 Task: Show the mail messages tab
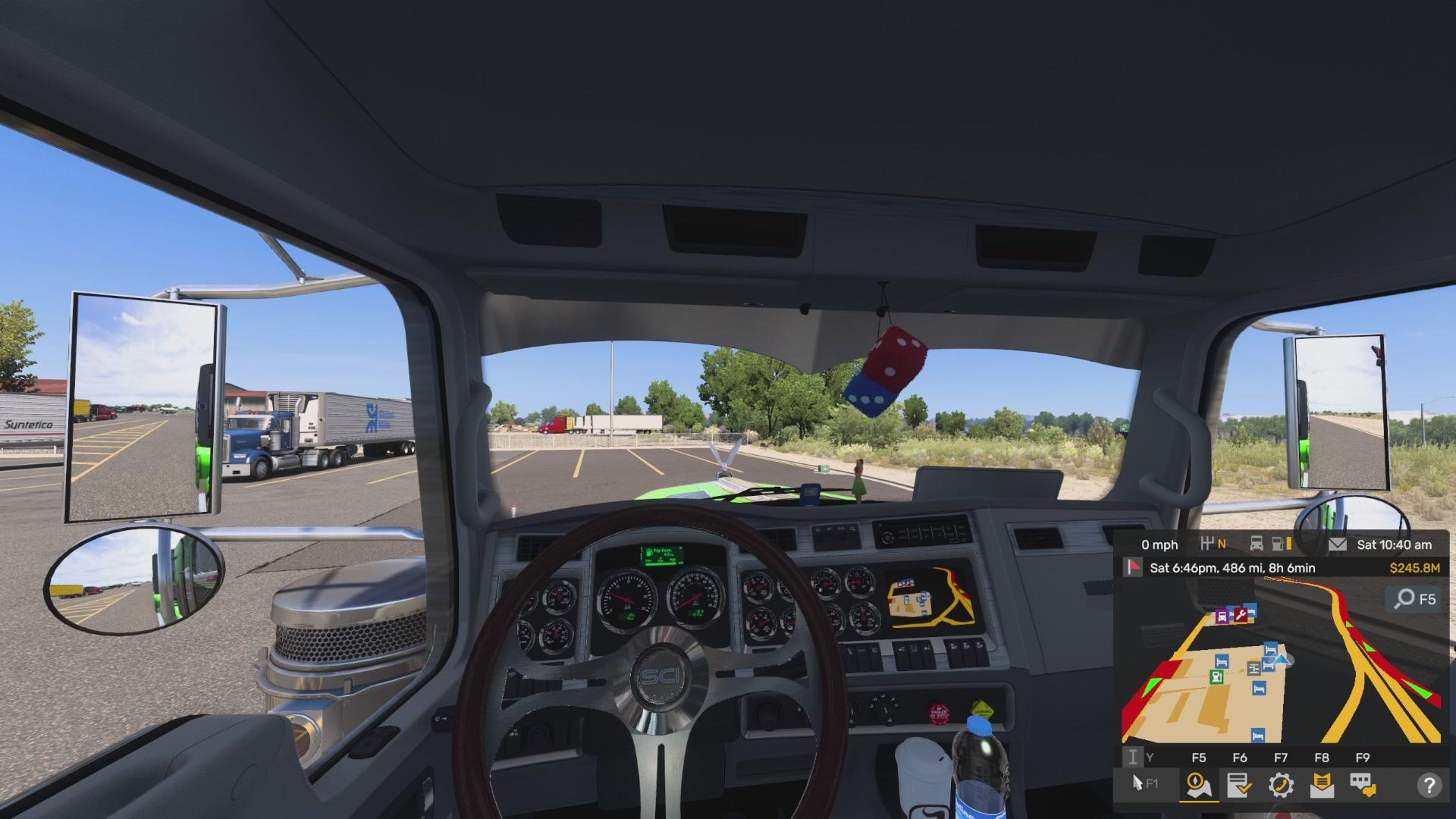click(1322, 785)
